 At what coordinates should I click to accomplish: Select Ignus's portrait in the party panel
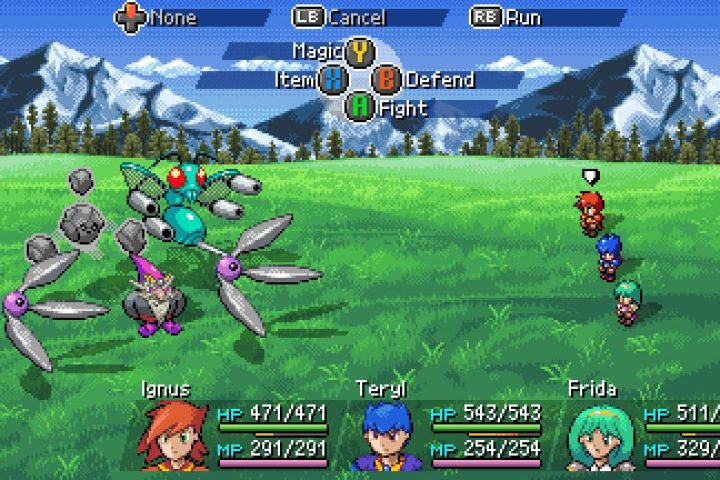click(x=178, y=436)
